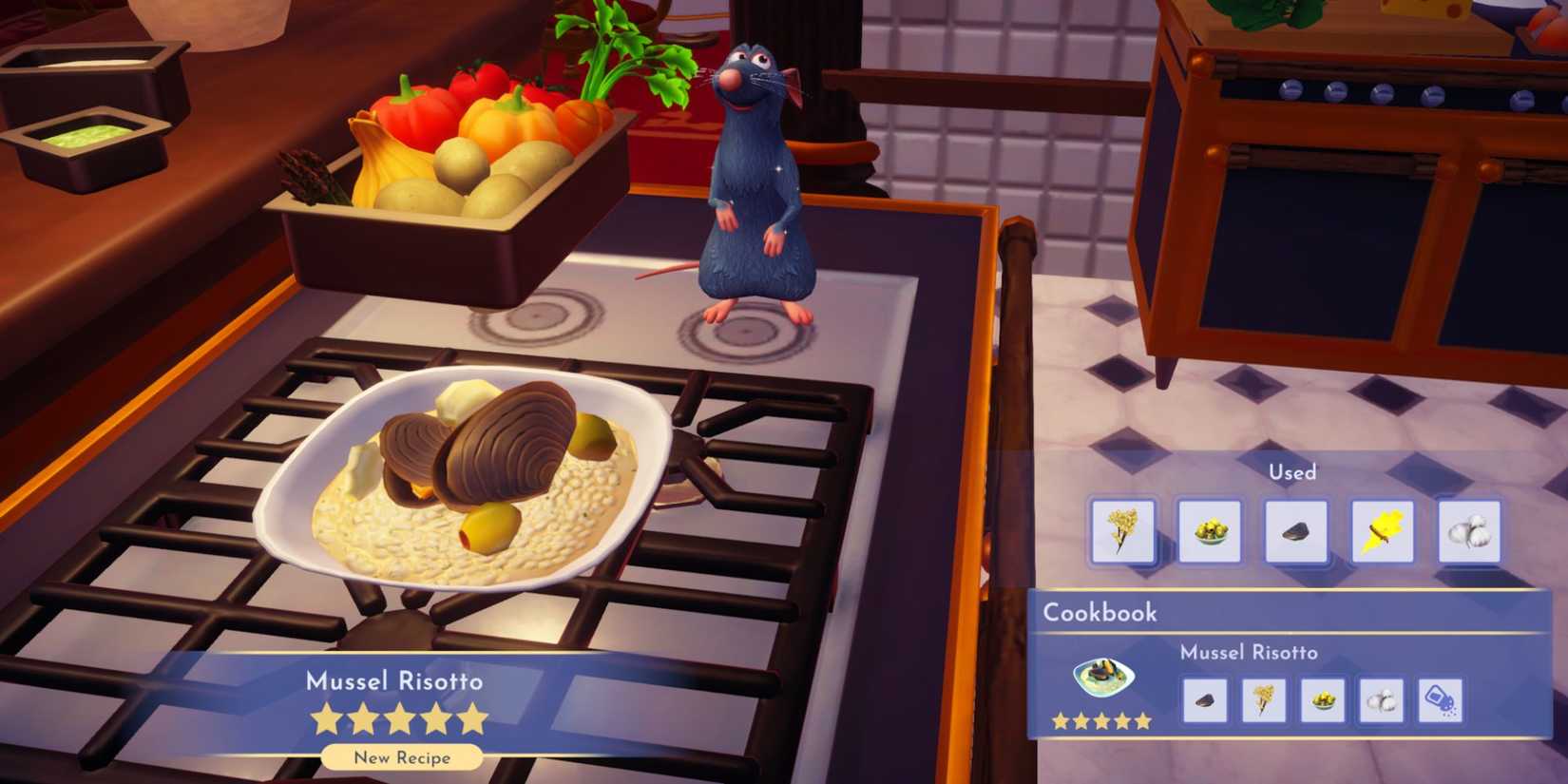Click the Cookbook header label
The image size is (1568, 784).
pos(1099,613)
